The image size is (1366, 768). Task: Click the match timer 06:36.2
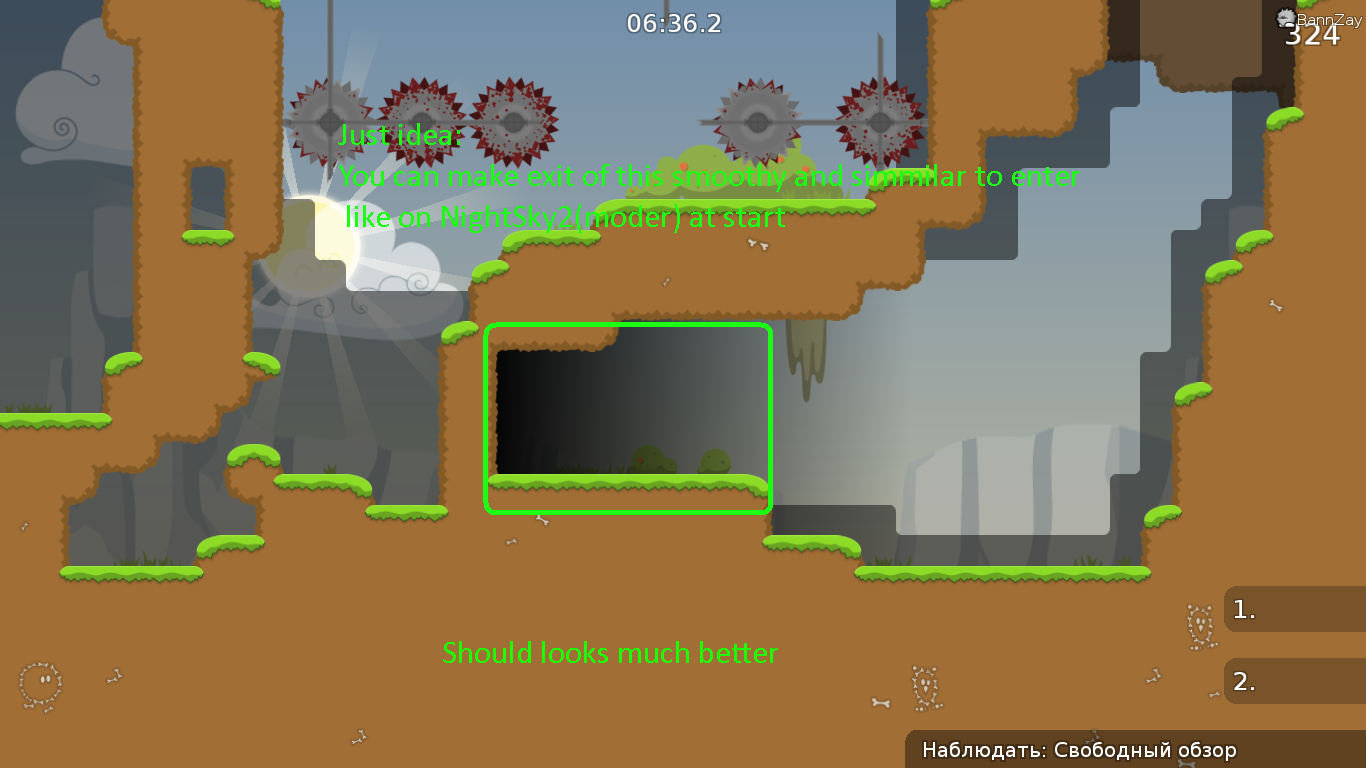click(673, 23)
